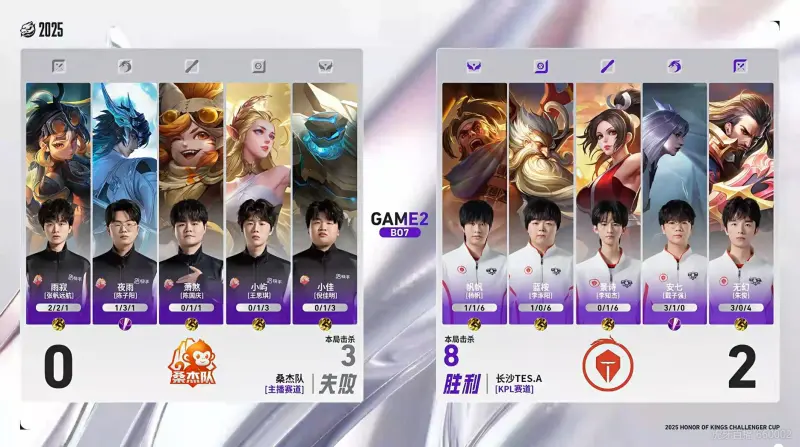800x447 pixels.
Task: Select player card for 雨寂
Action: (58, 200)
